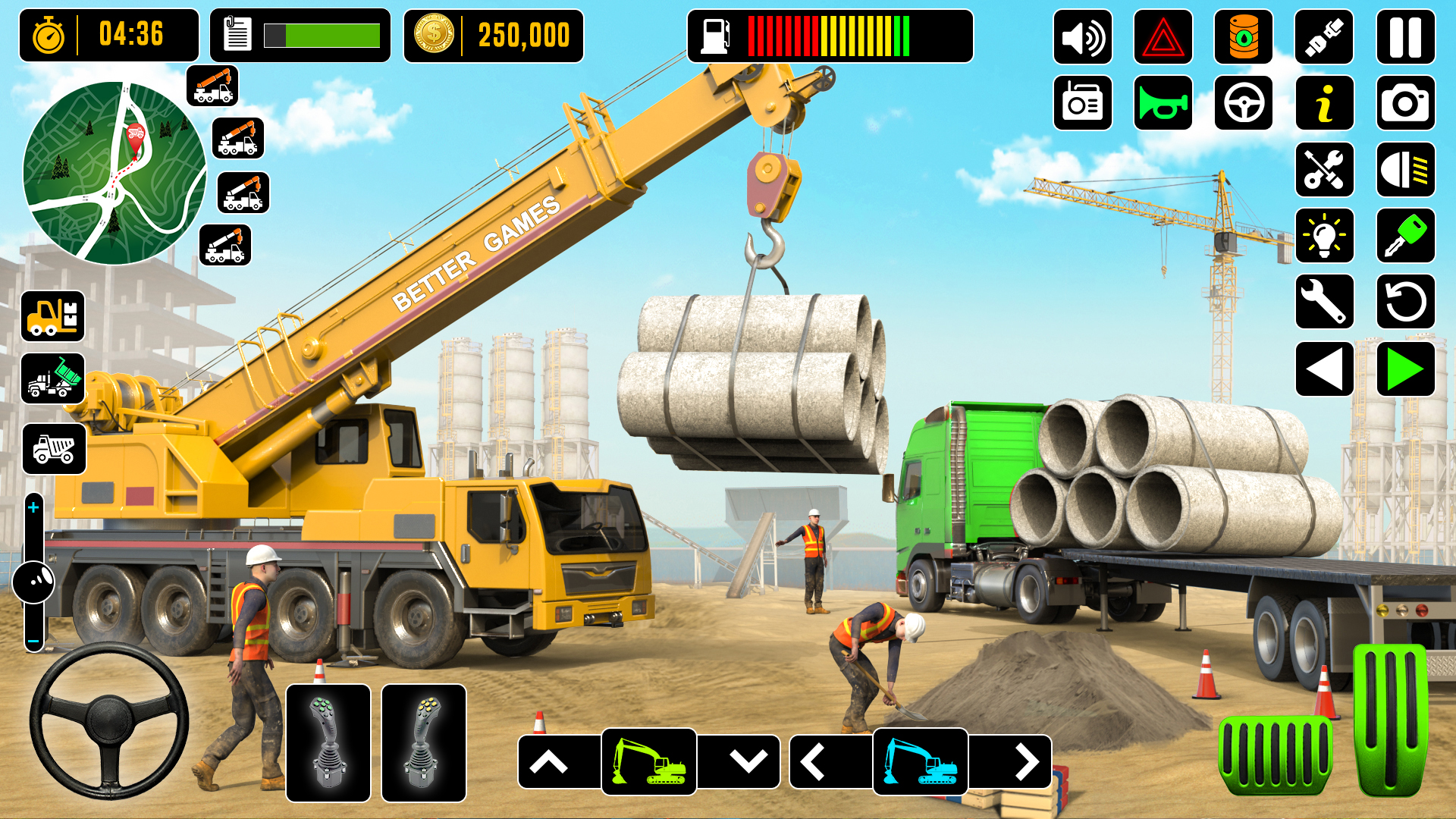Screen dimensions: 1456x819
Task: Rotate blue excavator right with arrow
Action: [1026, 762]
